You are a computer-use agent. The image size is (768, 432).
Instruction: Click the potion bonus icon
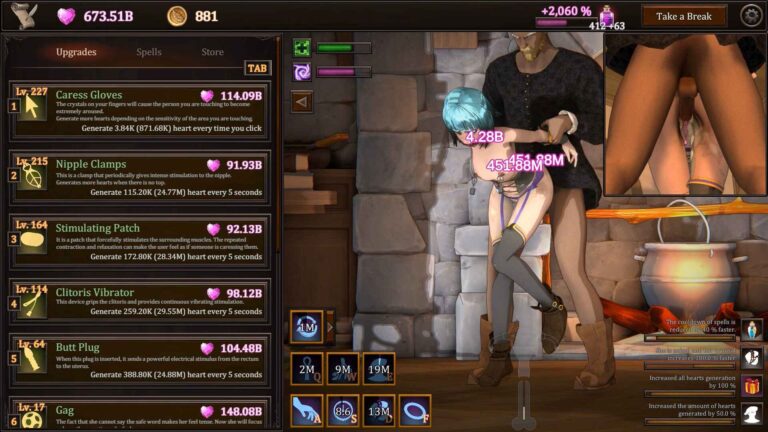click(752, 329)
